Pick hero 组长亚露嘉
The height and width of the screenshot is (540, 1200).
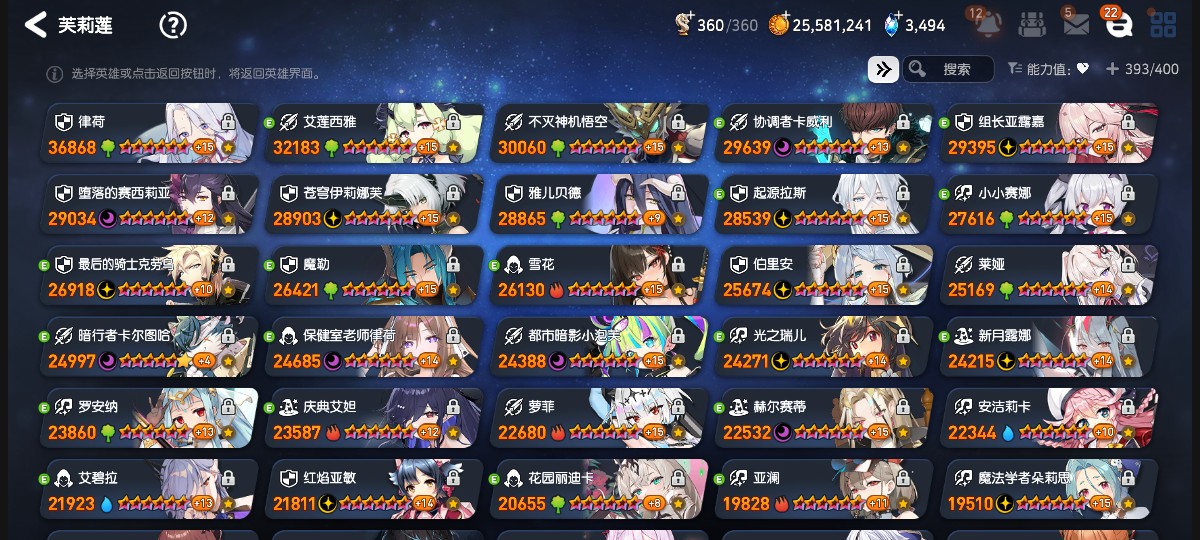pyautogui.click(x=1050, y=134)
